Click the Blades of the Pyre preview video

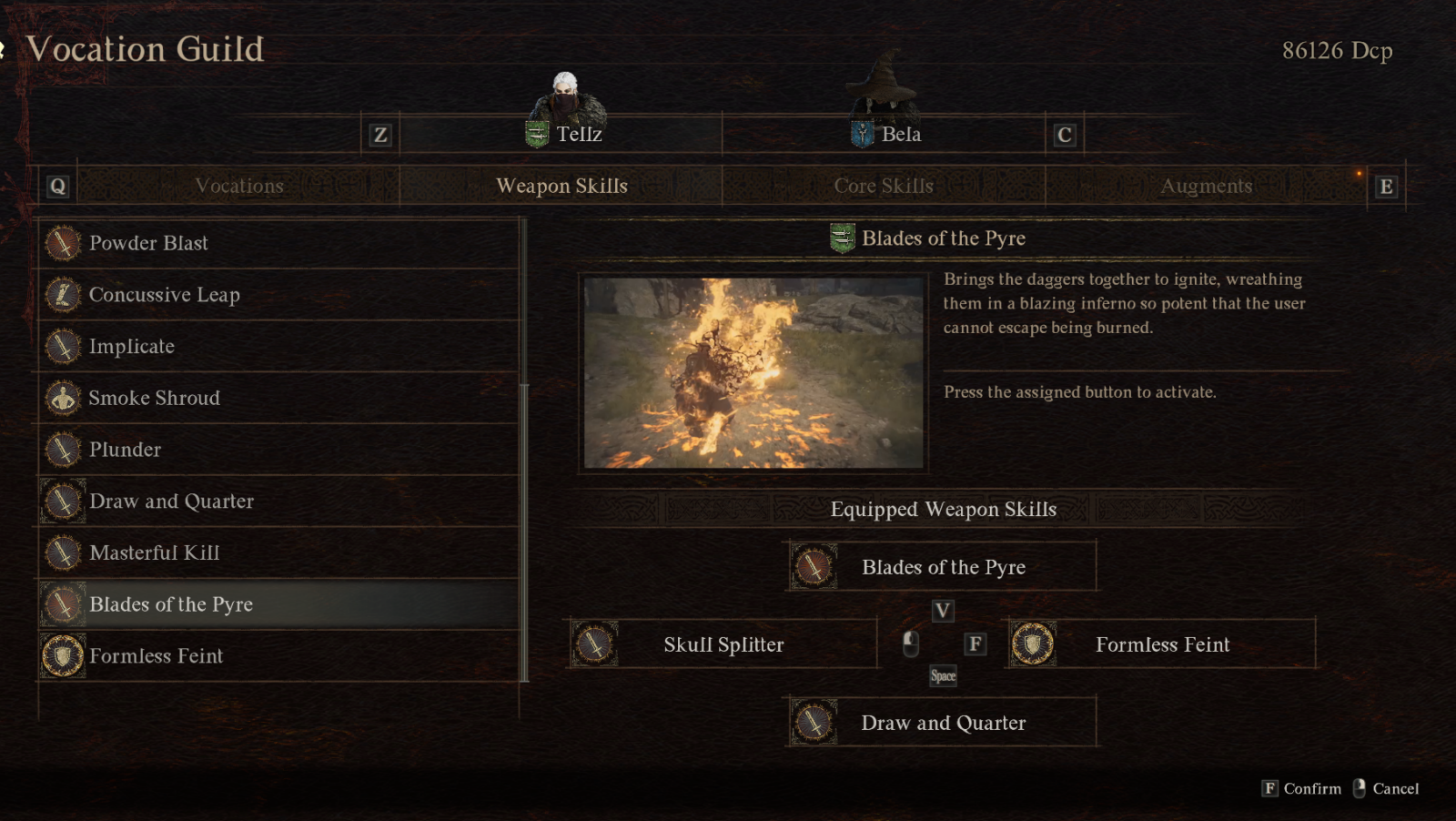(753, 370)
